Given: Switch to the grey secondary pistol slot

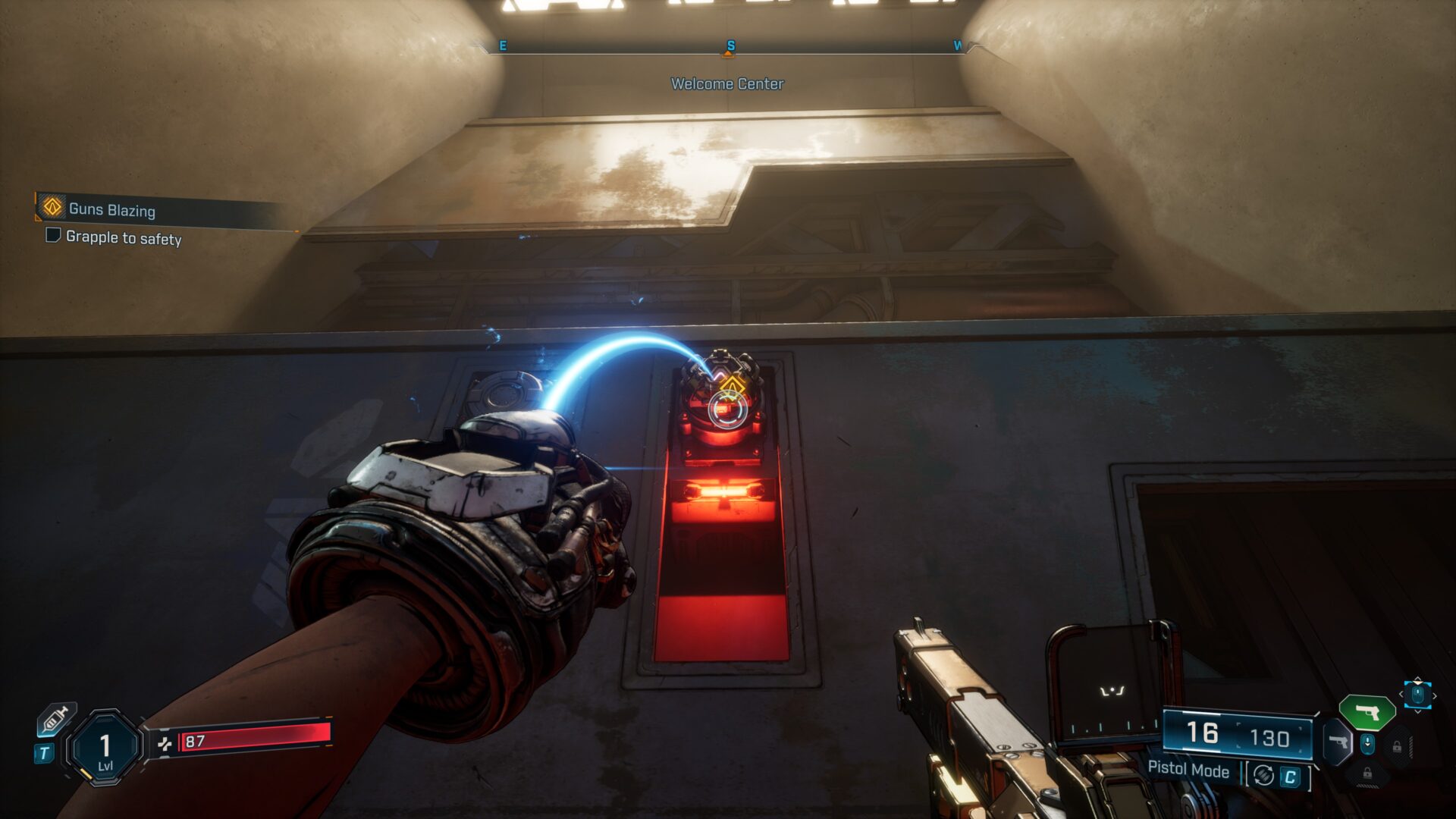Looking at the screenshot, I should click(x=1339, y=742).
